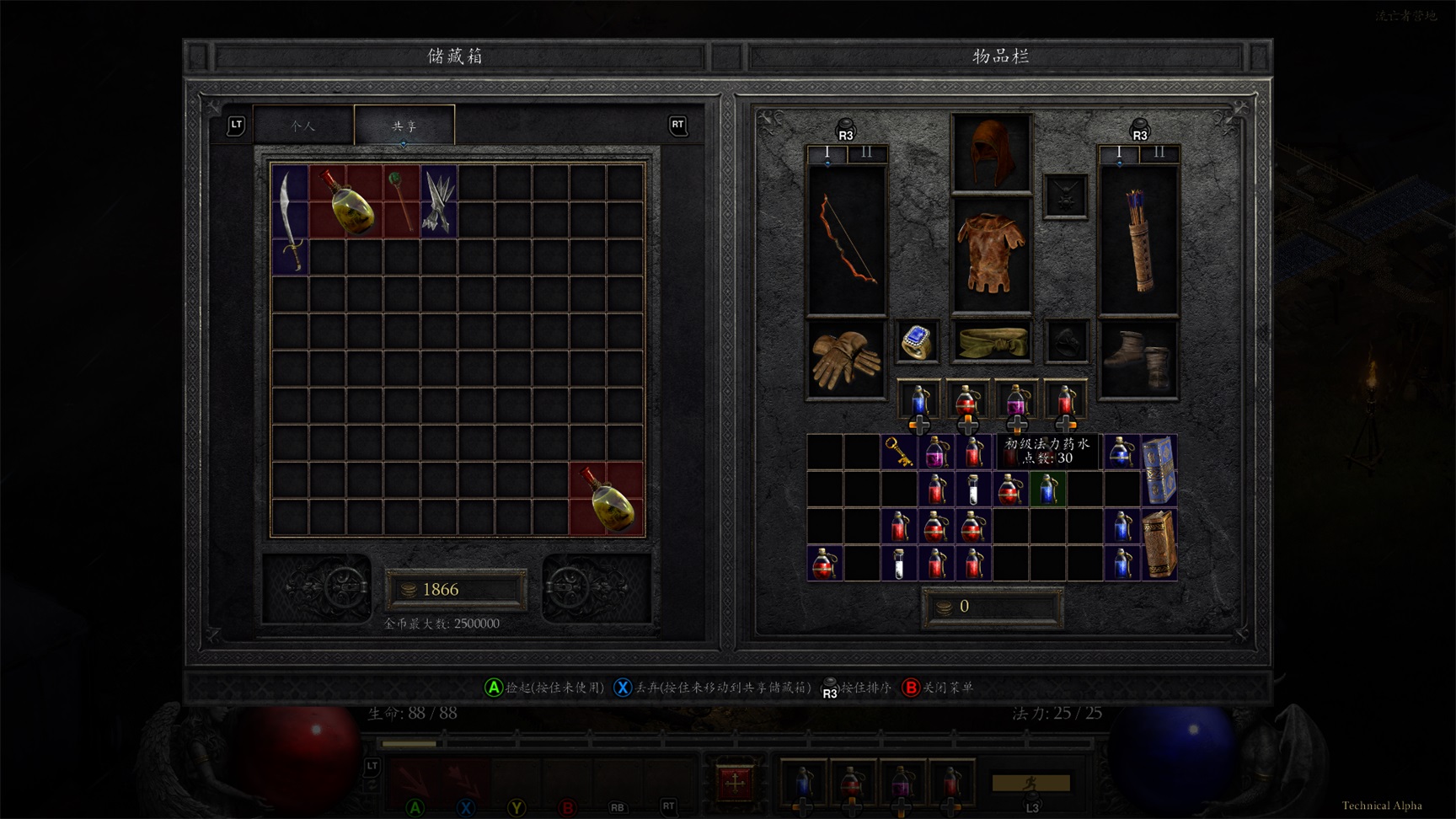Image resolution: width=1456 pixels, height=819 pixels.
Task: Select the equipped belt sash
Action: coord(992,342)
